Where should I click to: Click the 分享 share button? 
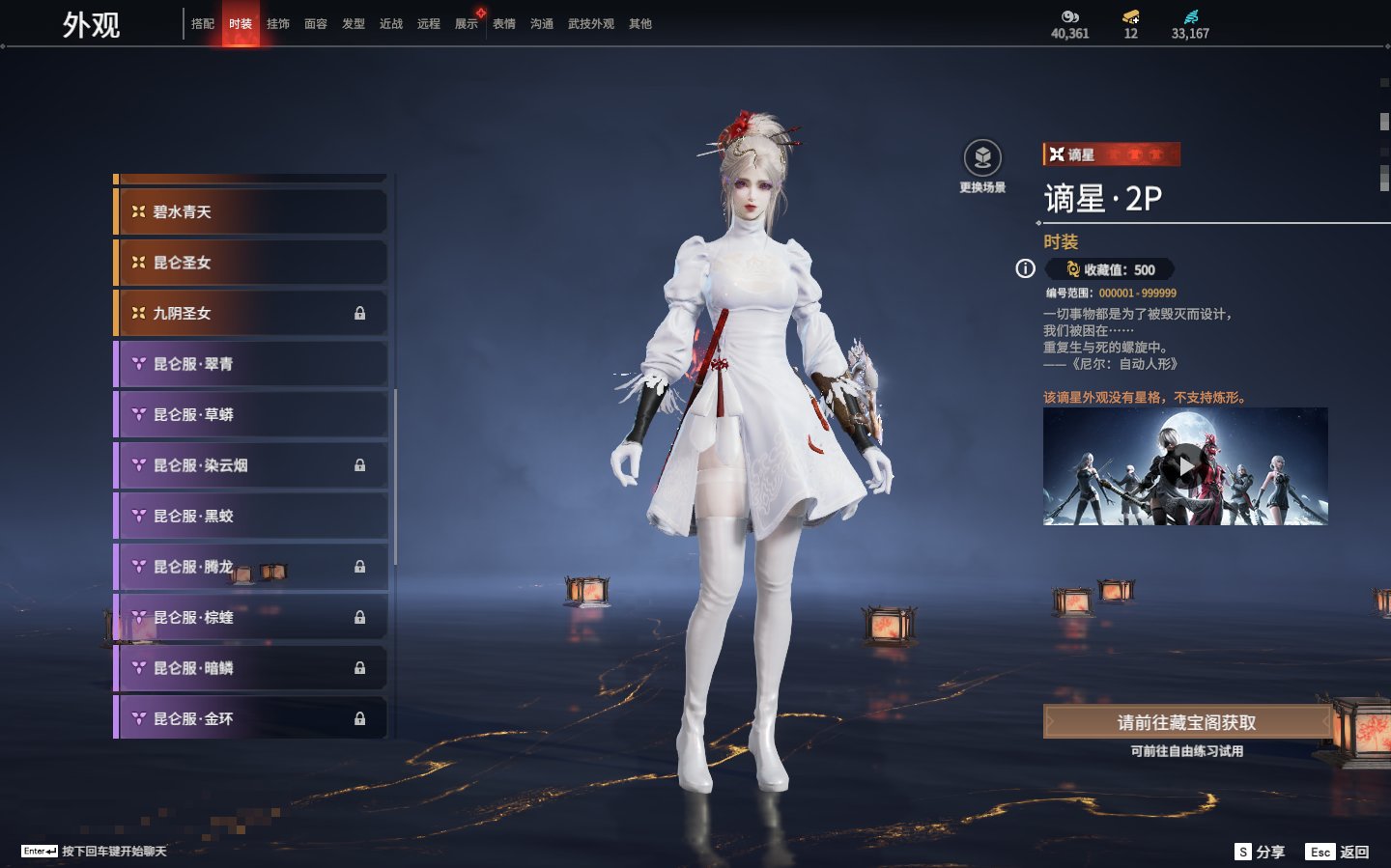pos(1260,852)
